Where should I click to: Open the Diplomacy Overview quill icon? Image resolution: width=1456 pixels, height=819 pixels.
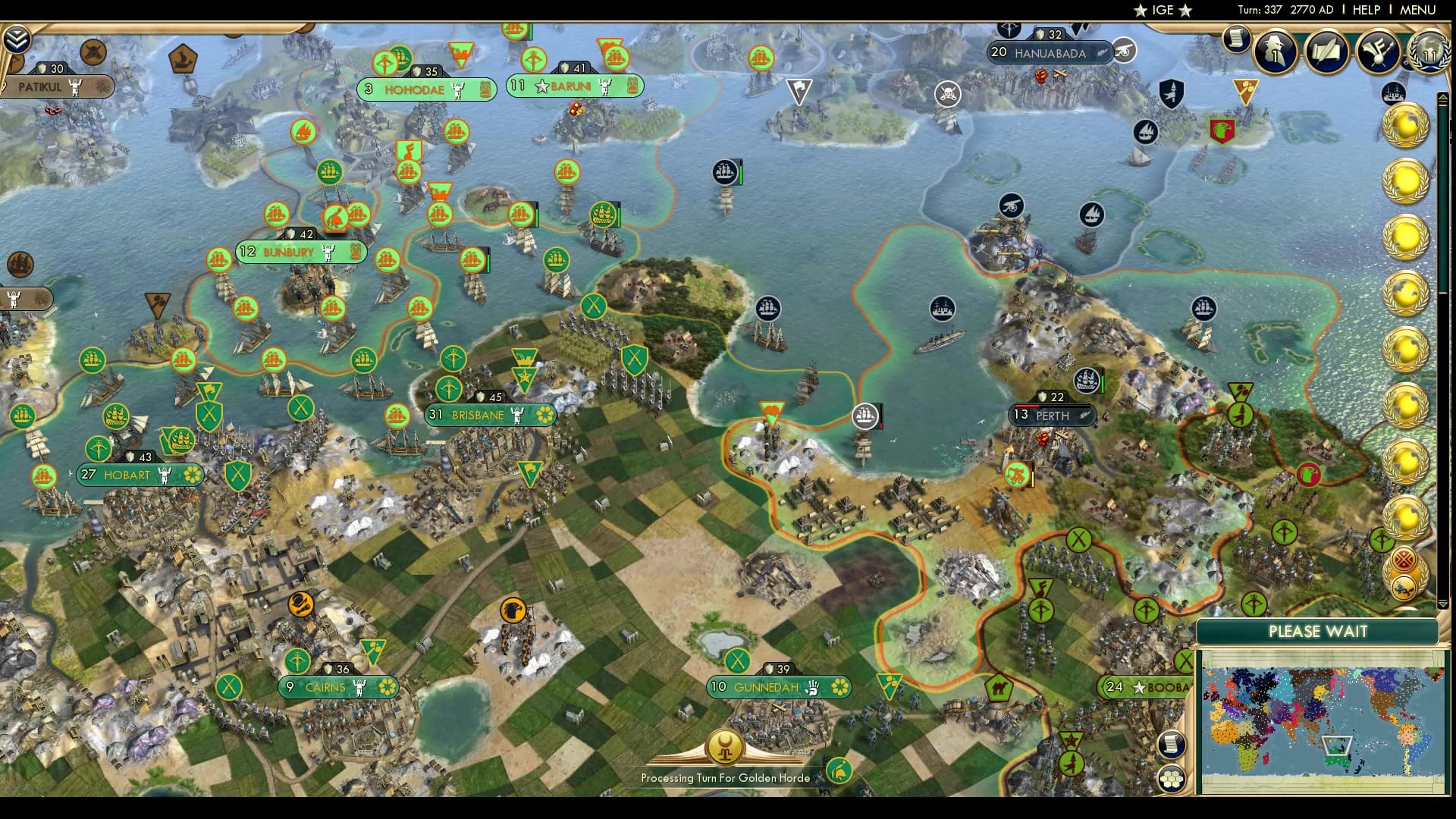1326,52
